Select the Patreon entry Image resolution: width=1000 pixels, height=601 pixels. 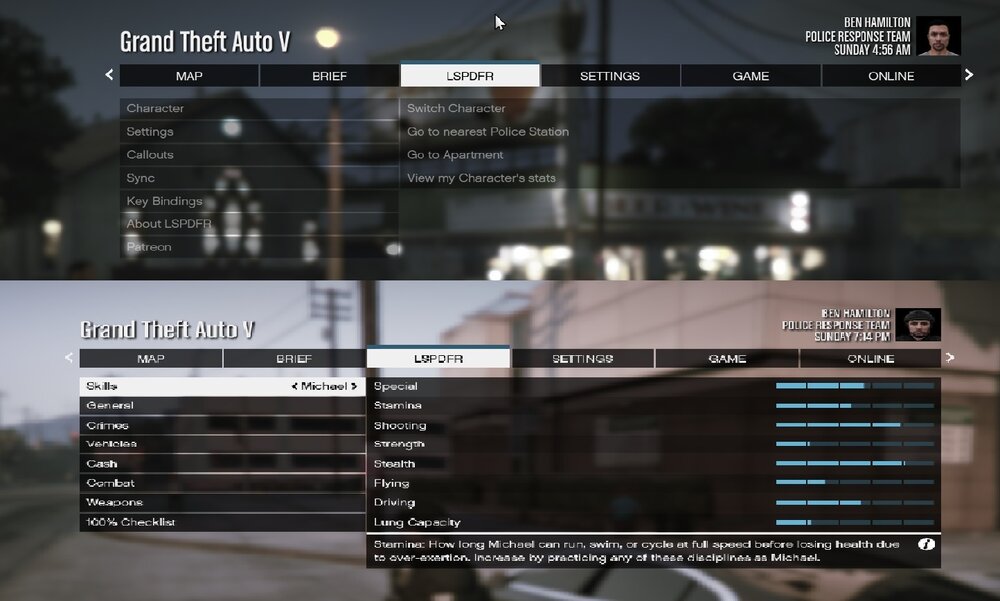coord(149,247)
